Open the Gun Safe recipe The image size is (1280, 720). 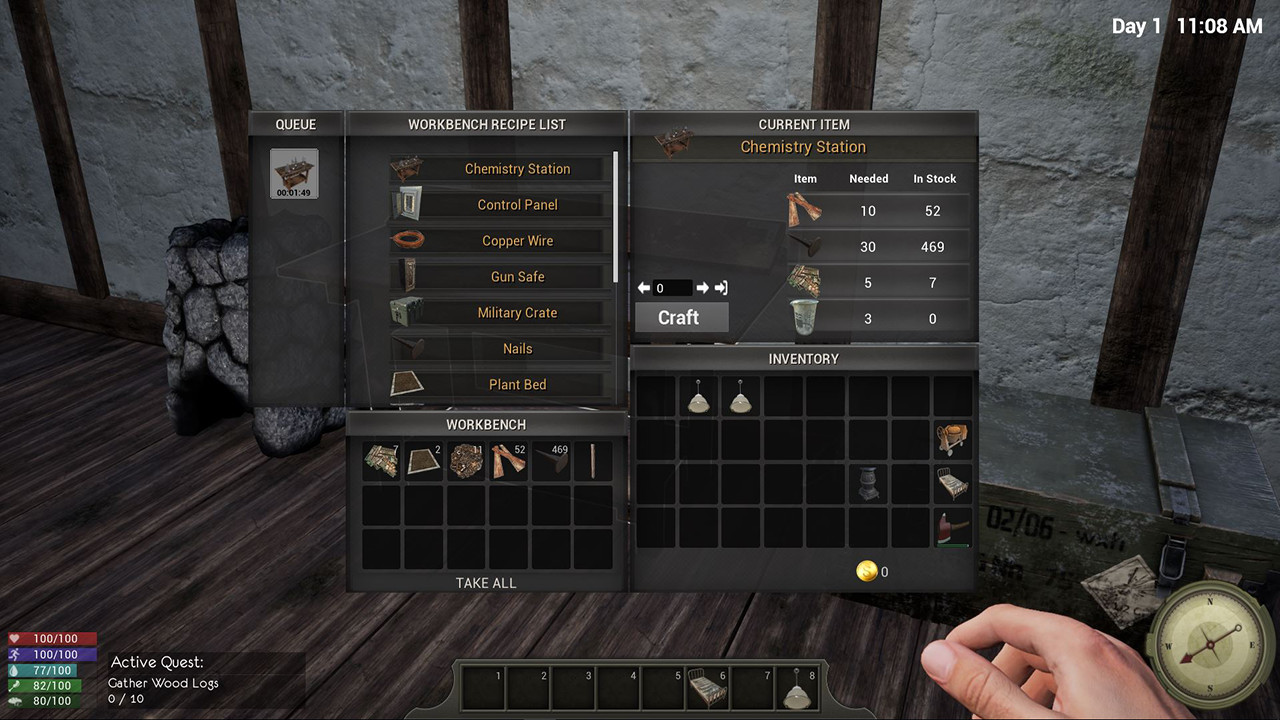tap(517, 277)
